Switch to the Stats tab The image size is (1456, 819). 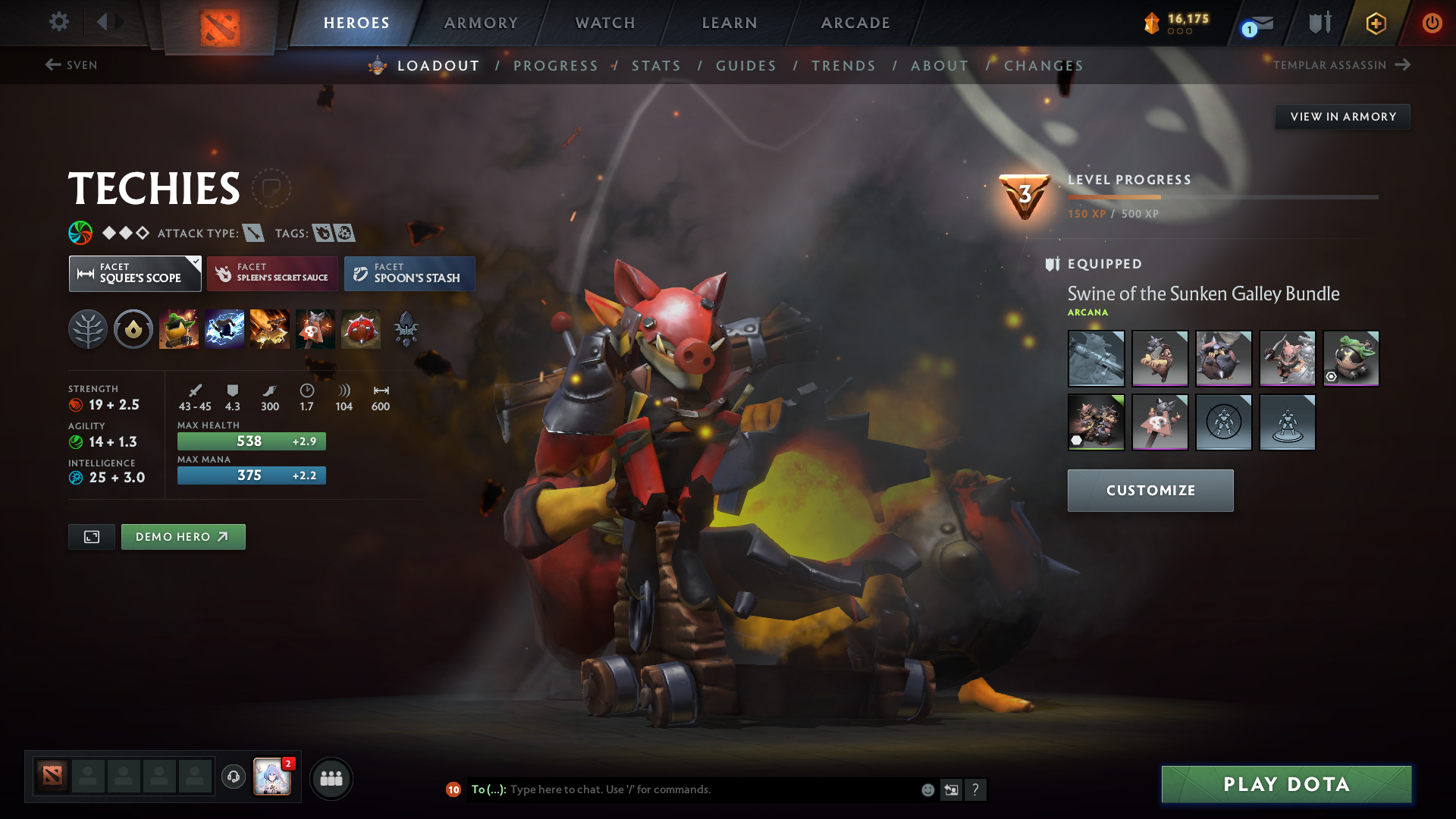(657, 66)
